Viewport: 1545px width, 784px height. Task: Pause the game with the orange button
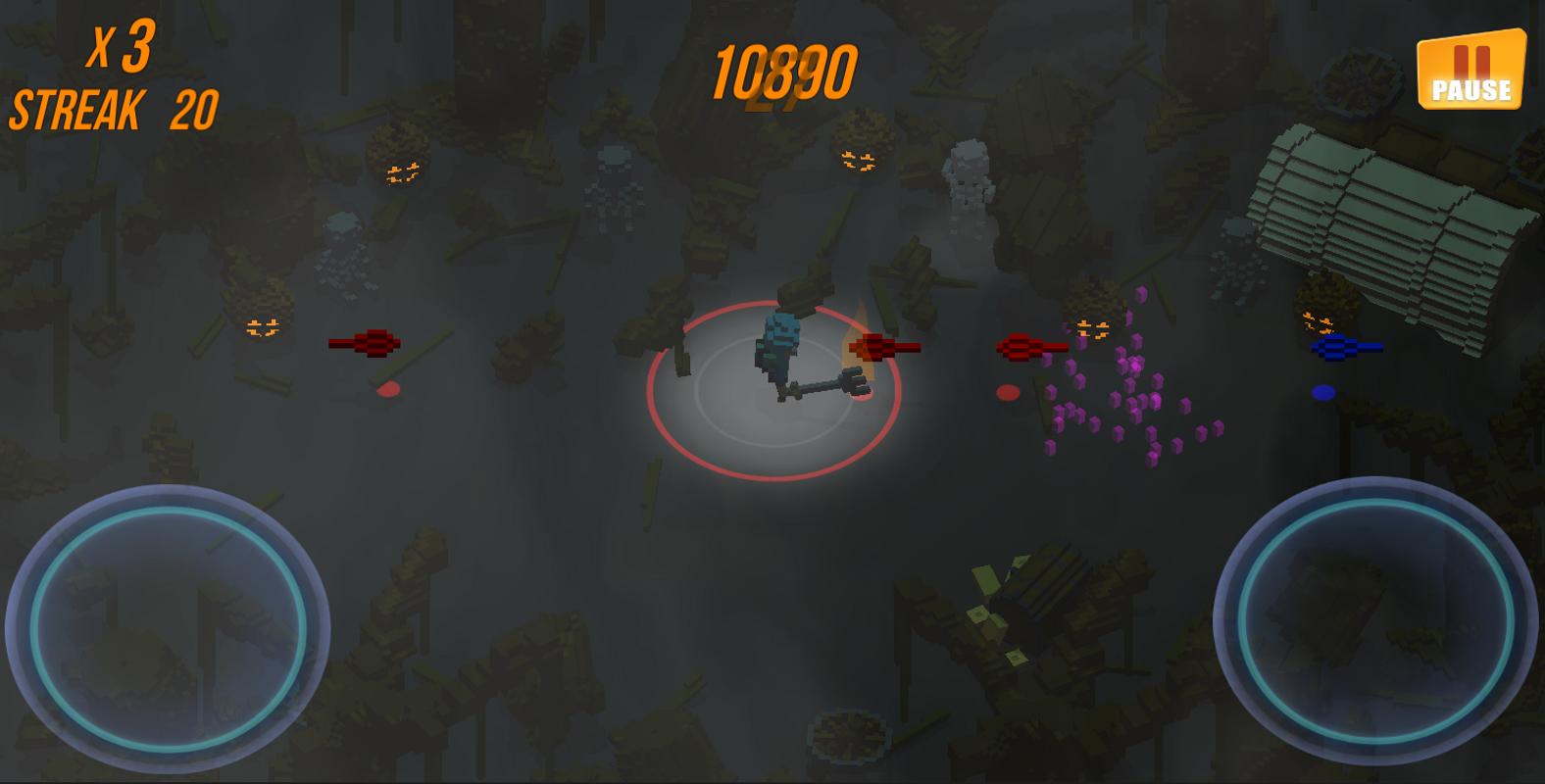1470,70
